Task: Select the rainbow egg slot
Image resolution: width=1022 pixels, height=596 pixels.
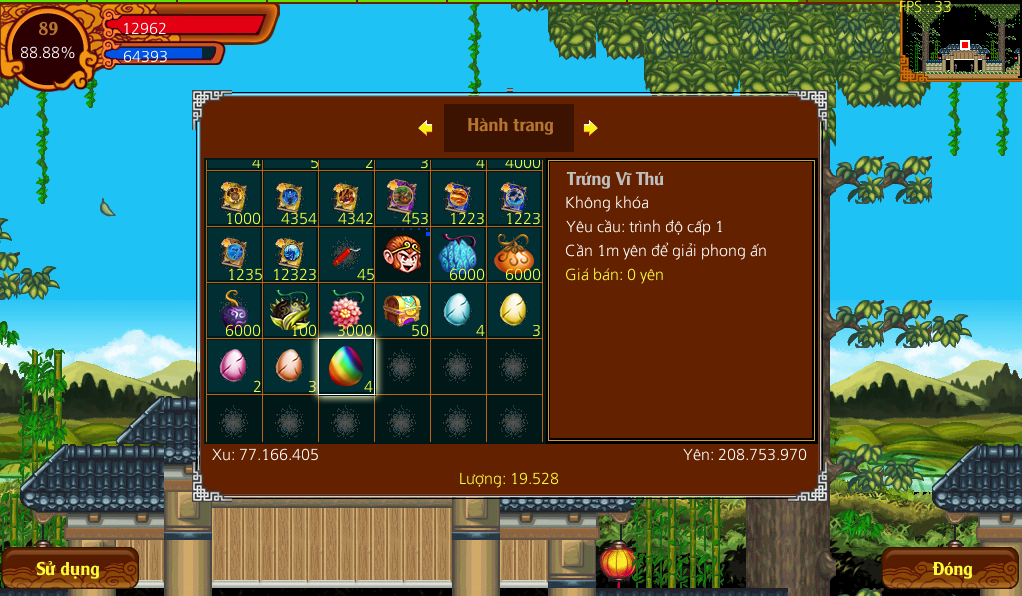Action: pyautogui.click(x=346, y=366)
